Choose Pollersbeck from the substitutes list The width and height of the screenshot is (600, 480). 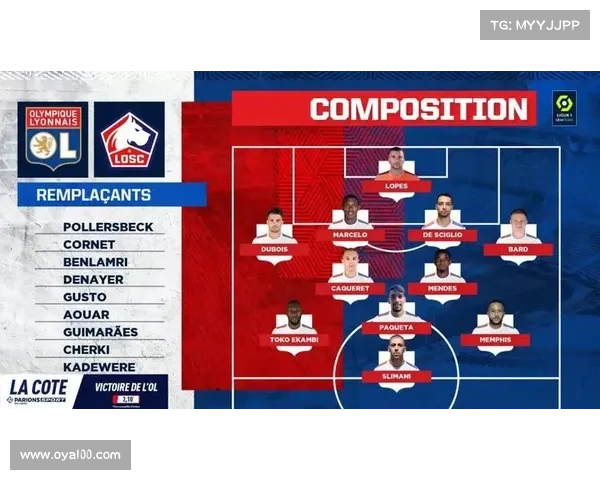pos(108,227)
